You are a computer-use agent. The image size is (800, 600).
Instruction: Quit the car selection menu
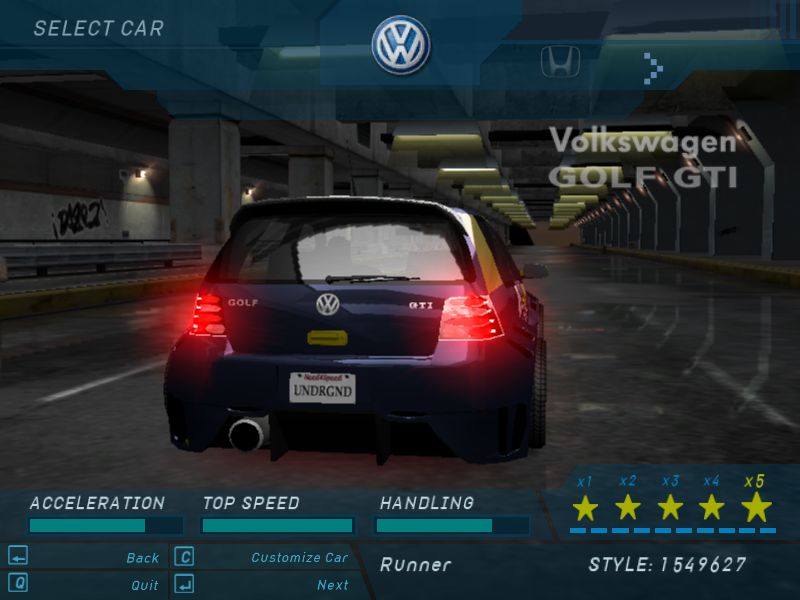pyautogui.click(x=144, y=585)
